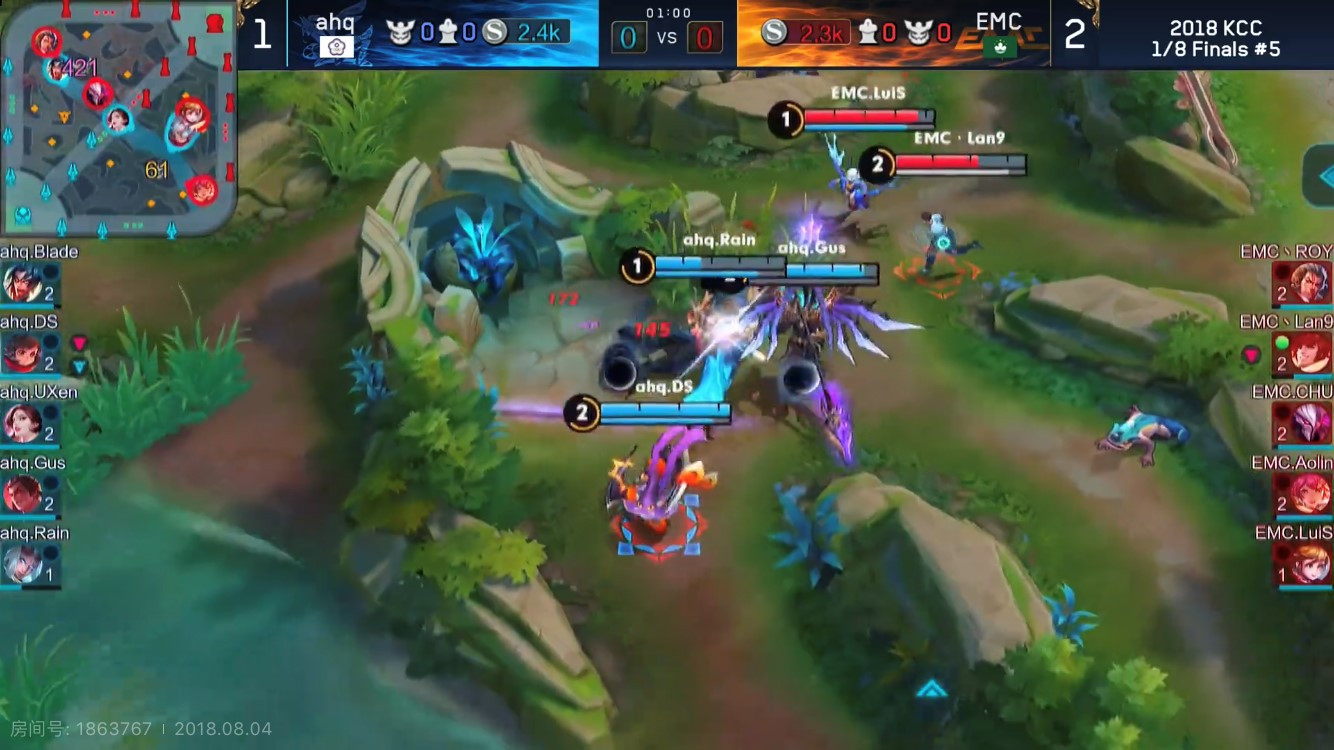Open the bottom panel with the up arrow

tap(932, 689)
